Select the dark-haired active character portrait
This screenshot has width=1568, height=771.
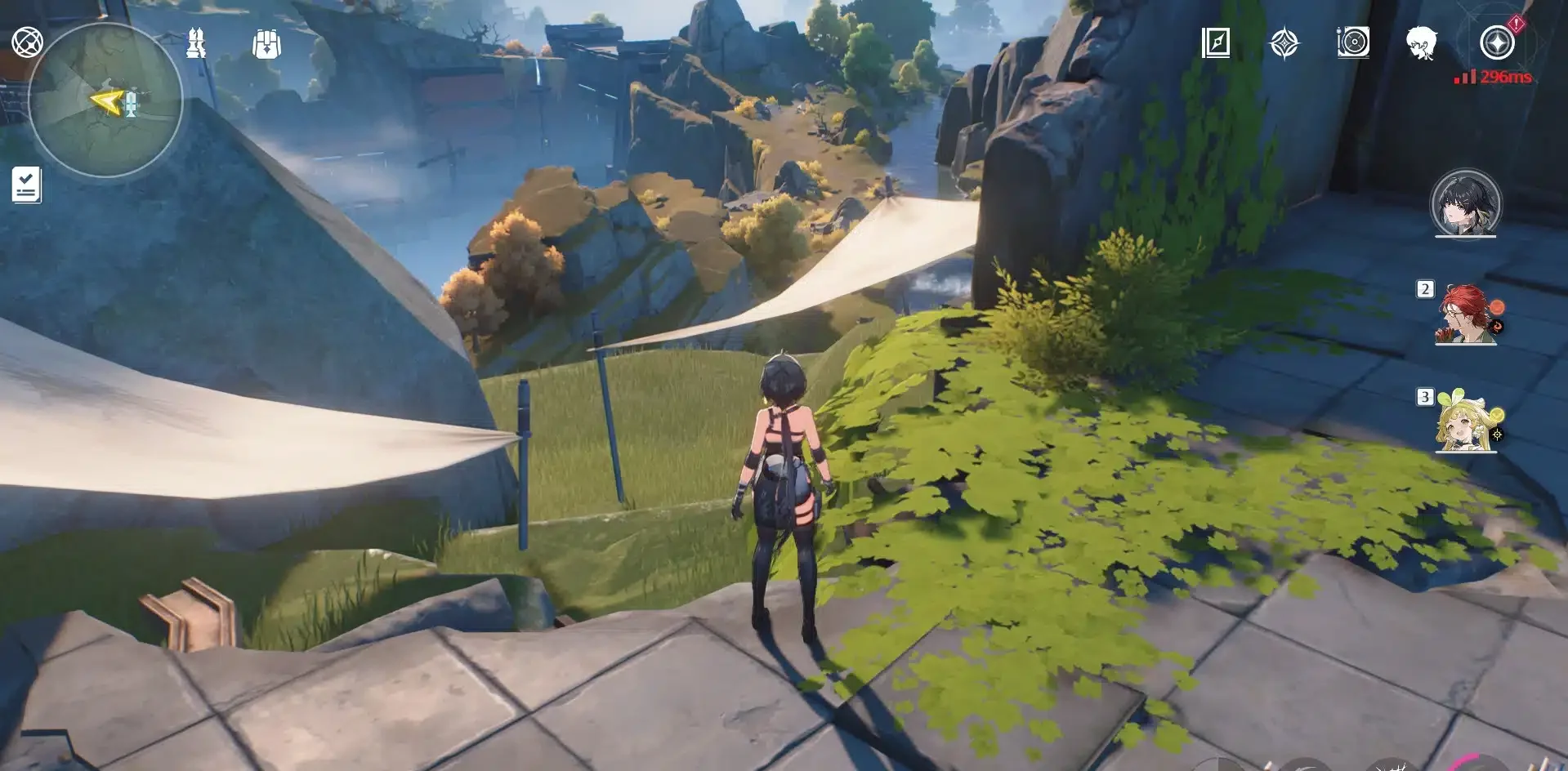click(1466, 203)
